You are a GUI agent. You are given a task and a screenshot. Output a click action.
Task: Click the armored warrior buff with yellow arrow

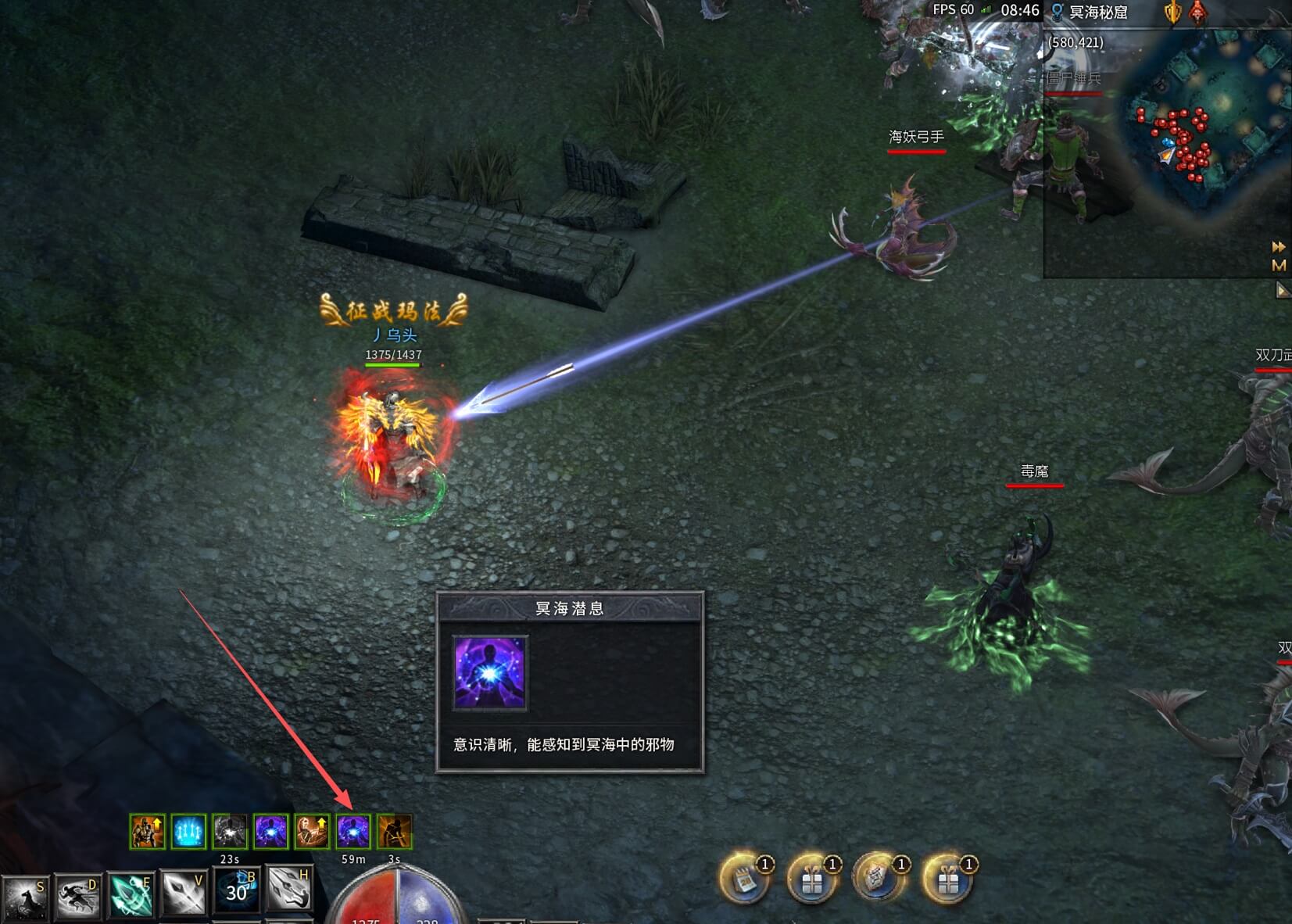[147, 832]
